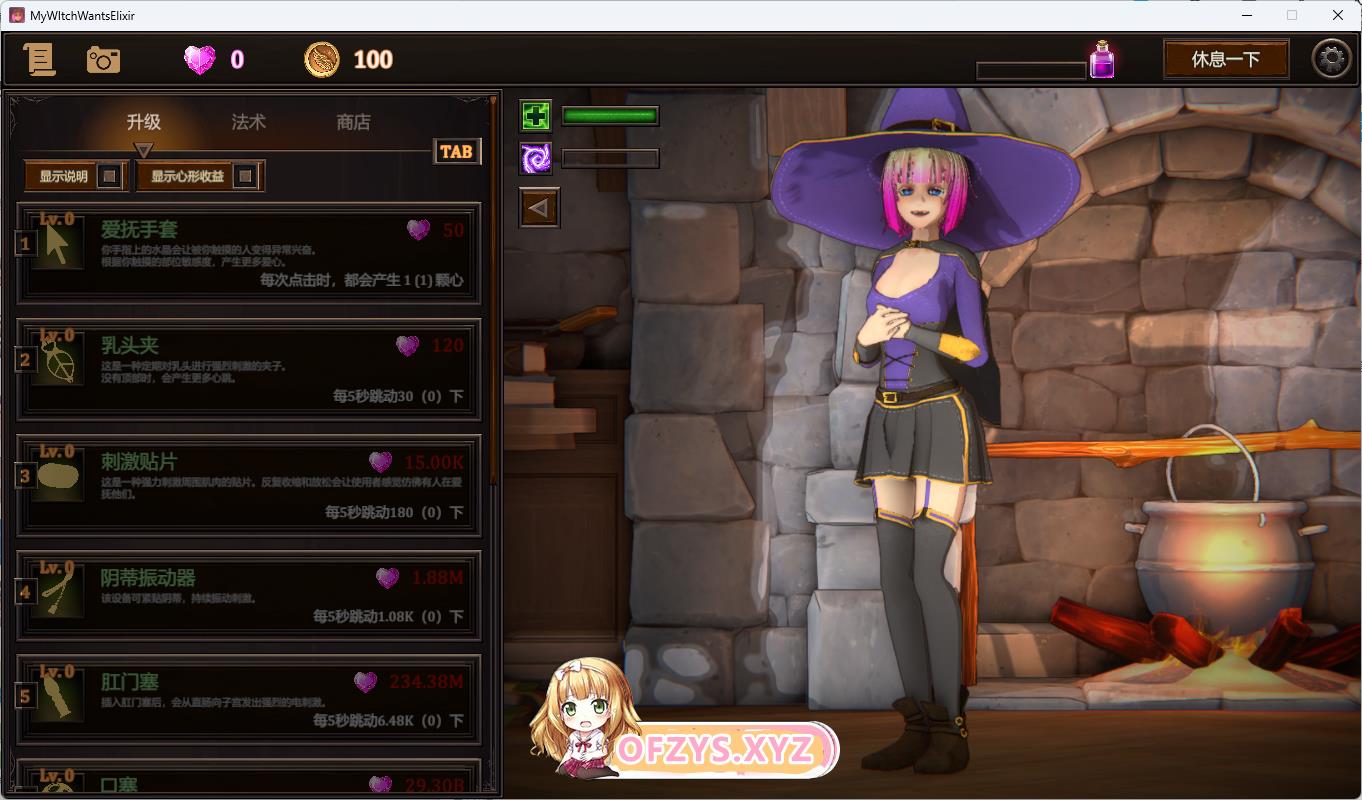Click the left arrow collapse button

[x=540, y=208]
